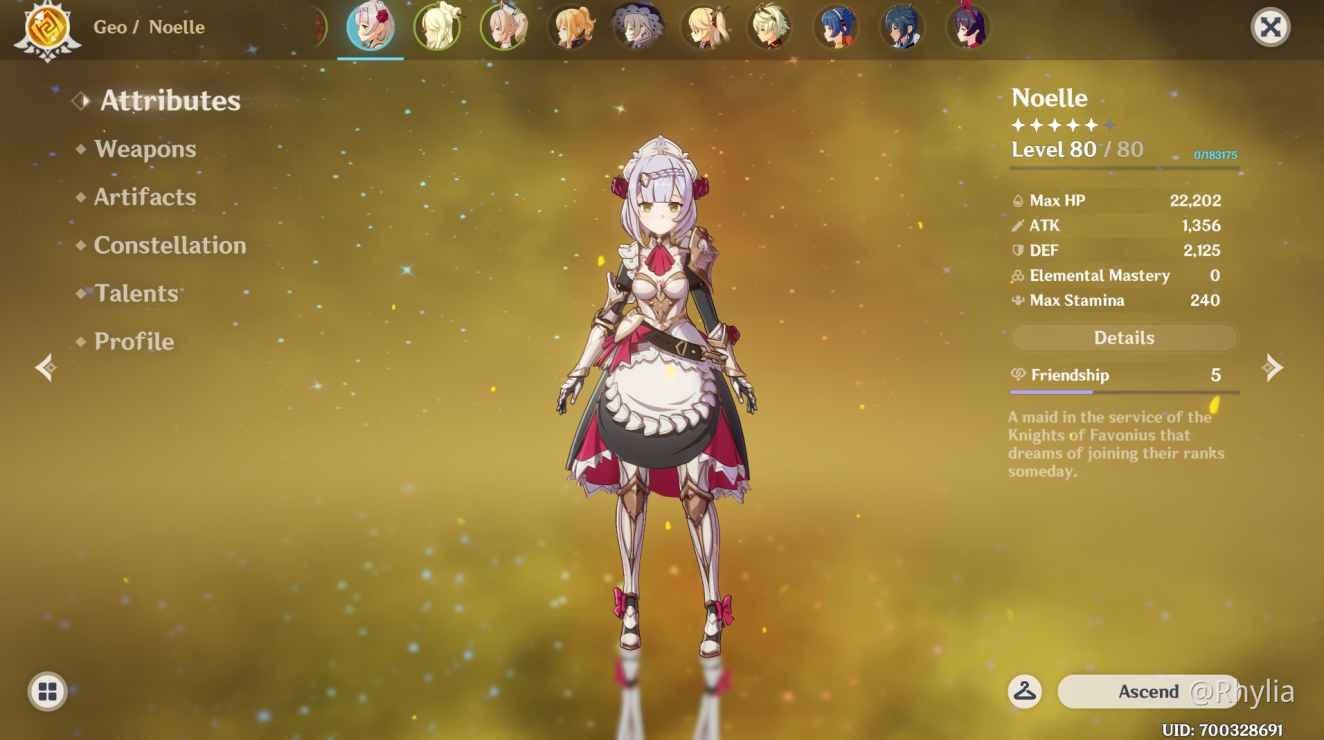Click the ATK sword stat icon

point(1017,225)
